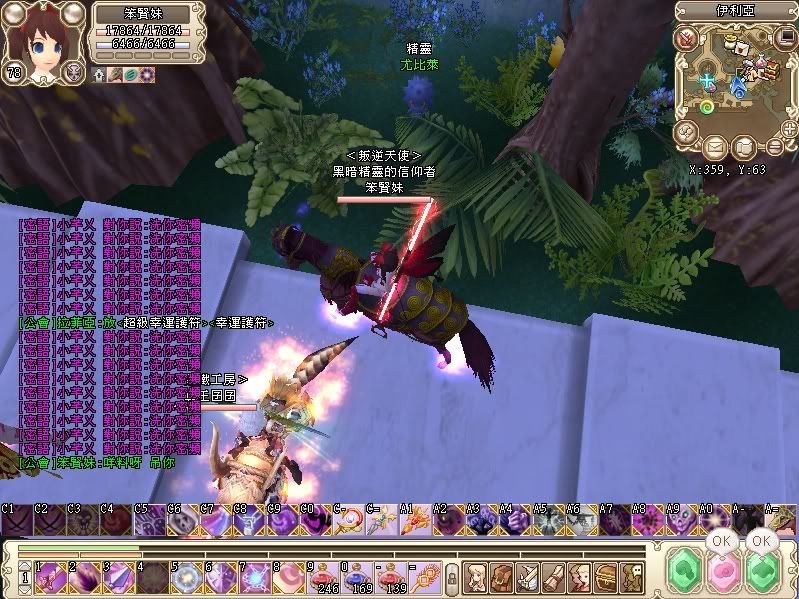
Task: Activate the golden sword skill in slot C=
Action: click(379, 521)
